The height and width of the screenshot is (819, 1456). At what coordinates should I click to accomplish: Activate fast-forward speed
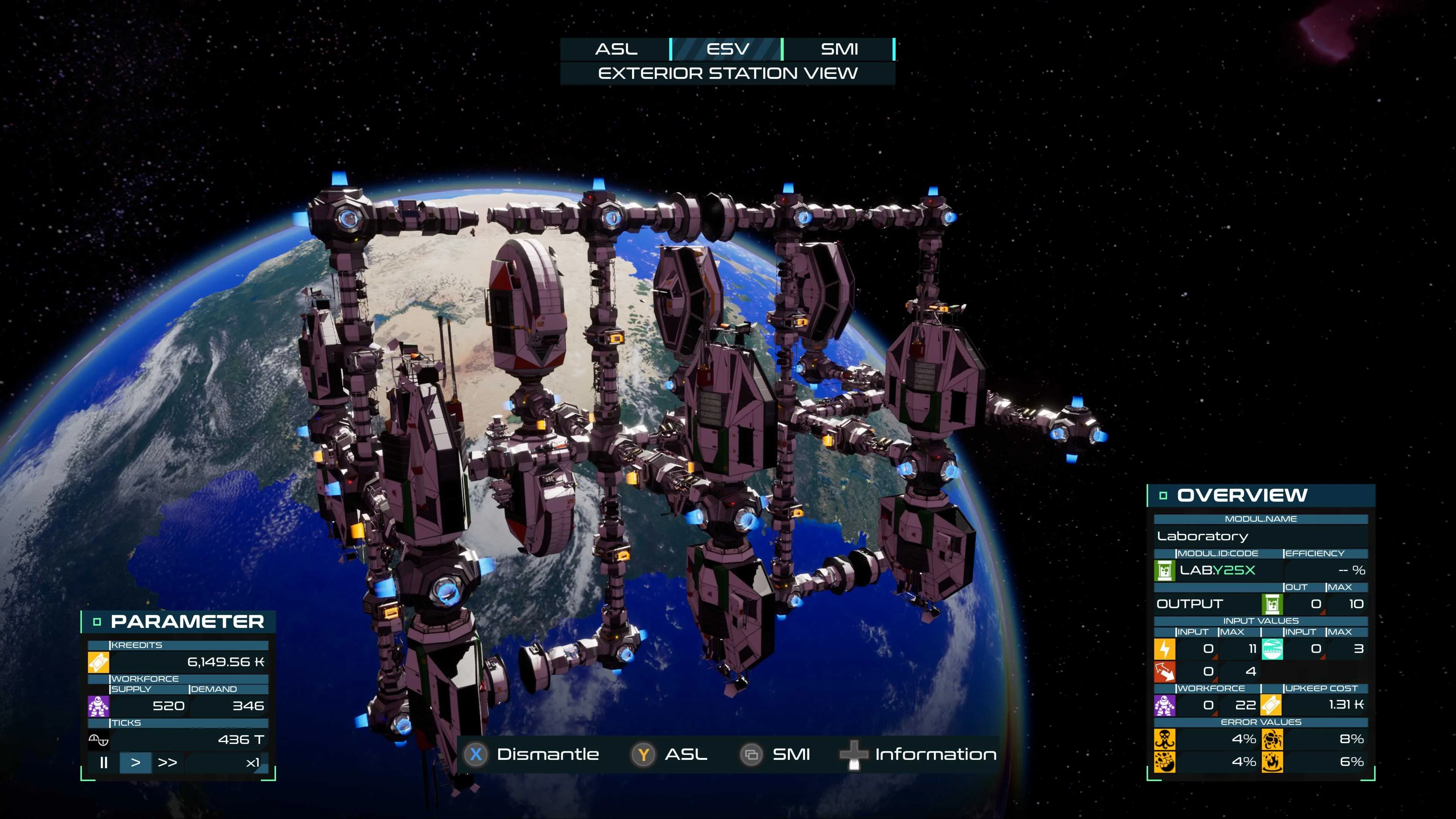pyautogui.click(x=167, y=763)
